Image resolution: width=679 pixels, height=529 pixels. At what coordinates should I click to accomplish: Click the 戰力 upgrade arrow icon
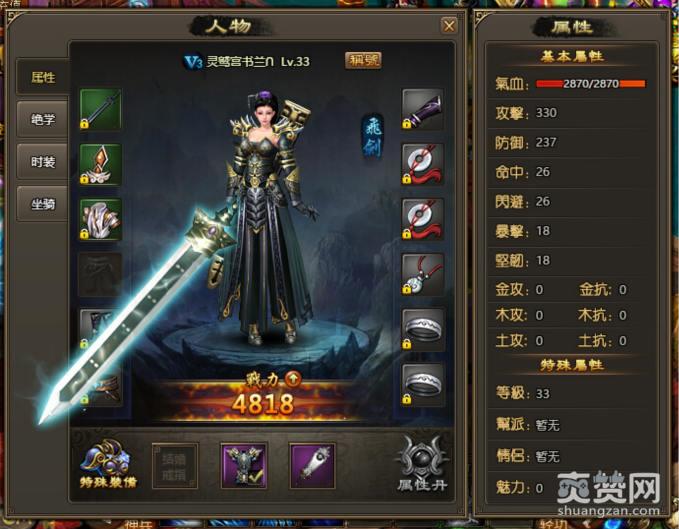click(293, 379)
